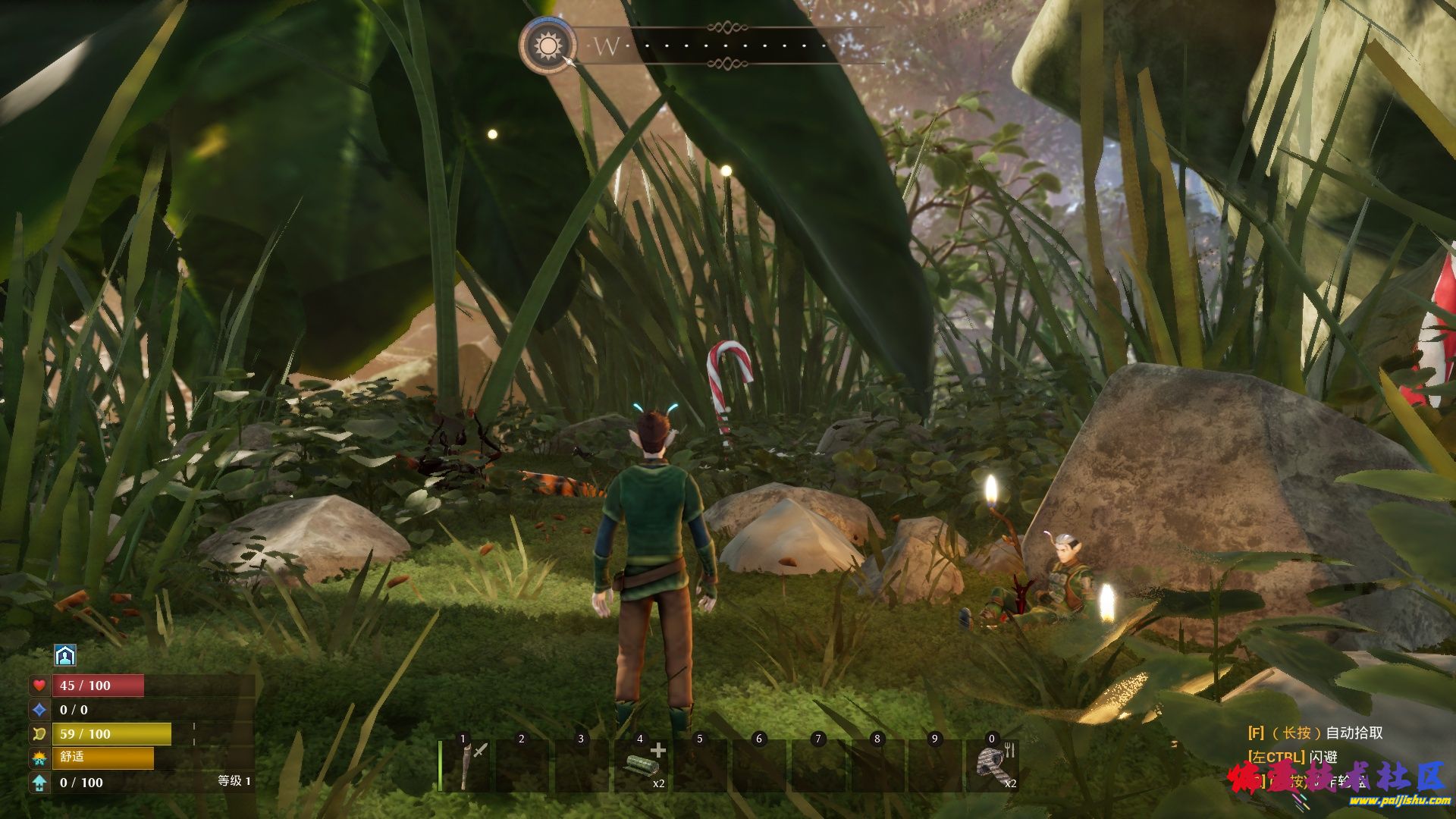Select the green bandage roll in slot 4
1456x819 pixels.
point(641,766)
